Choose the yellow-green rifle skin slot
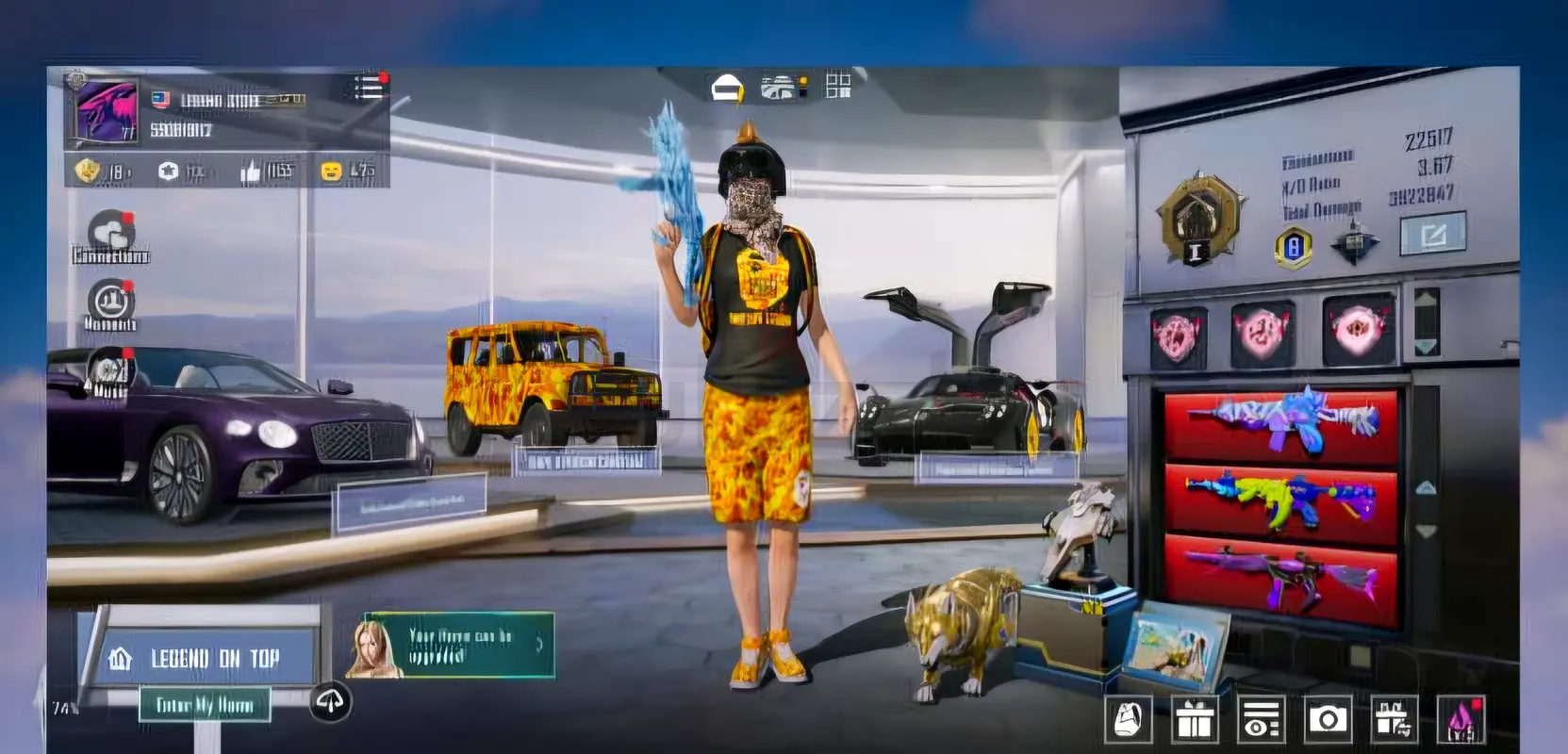1568x754 pixels. point(1279,499)
